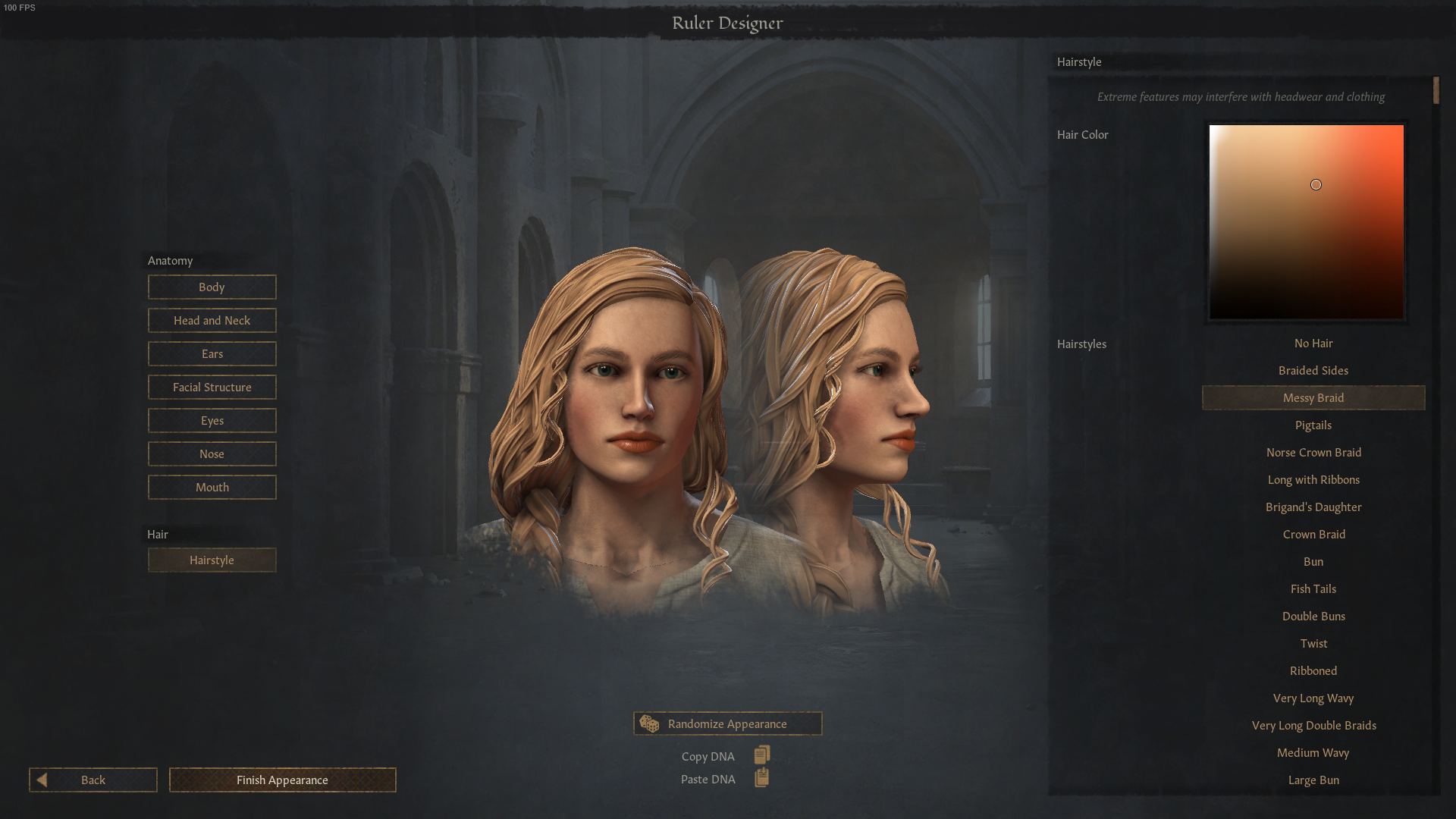
Task: Open the Nose adjustment panel
Action: [x=212, y=453]
